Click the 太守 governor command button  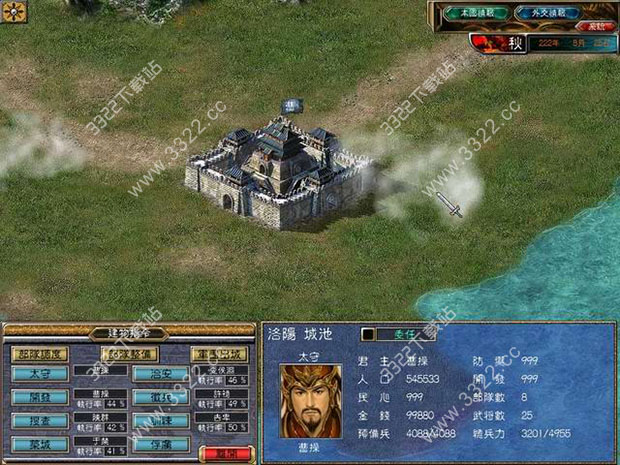click(39, 375)
